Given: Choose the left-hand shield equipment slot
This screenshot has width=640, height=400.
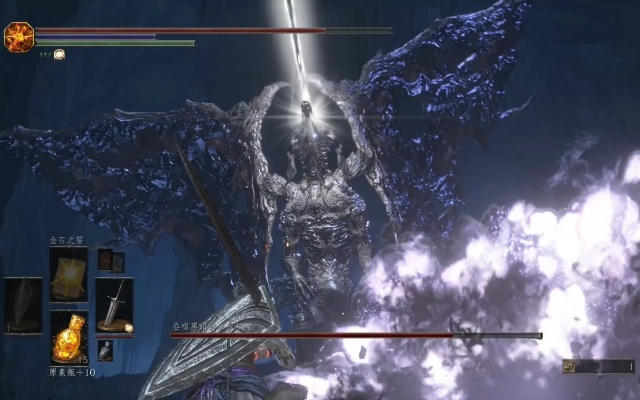Looking at the screenshot, I should pyautogui.click(x=22, y=305).
